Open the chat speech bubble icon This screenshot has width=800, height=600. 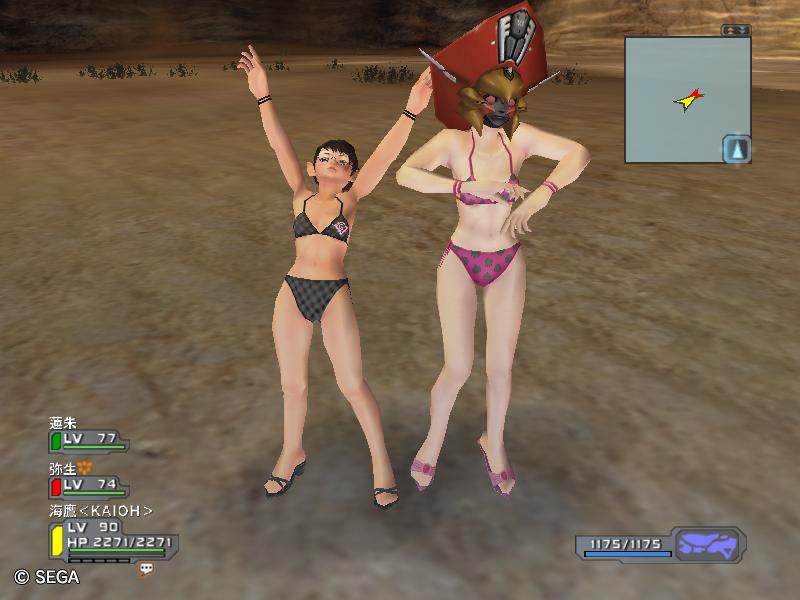146,568
